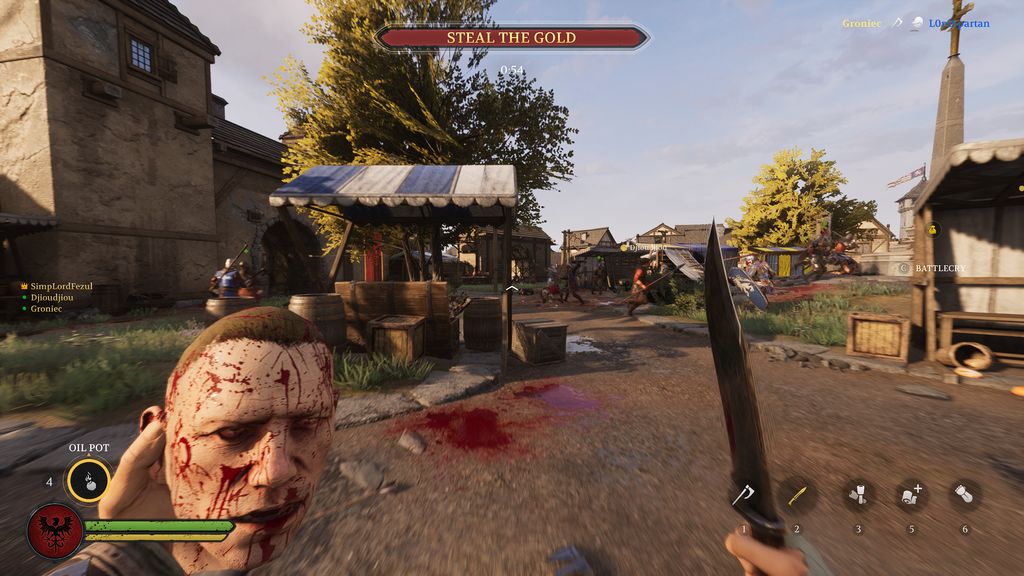Equip the yellow knife in the hotbar
The height and width of the screenshot is (576, 1024).
pos(797,495)
